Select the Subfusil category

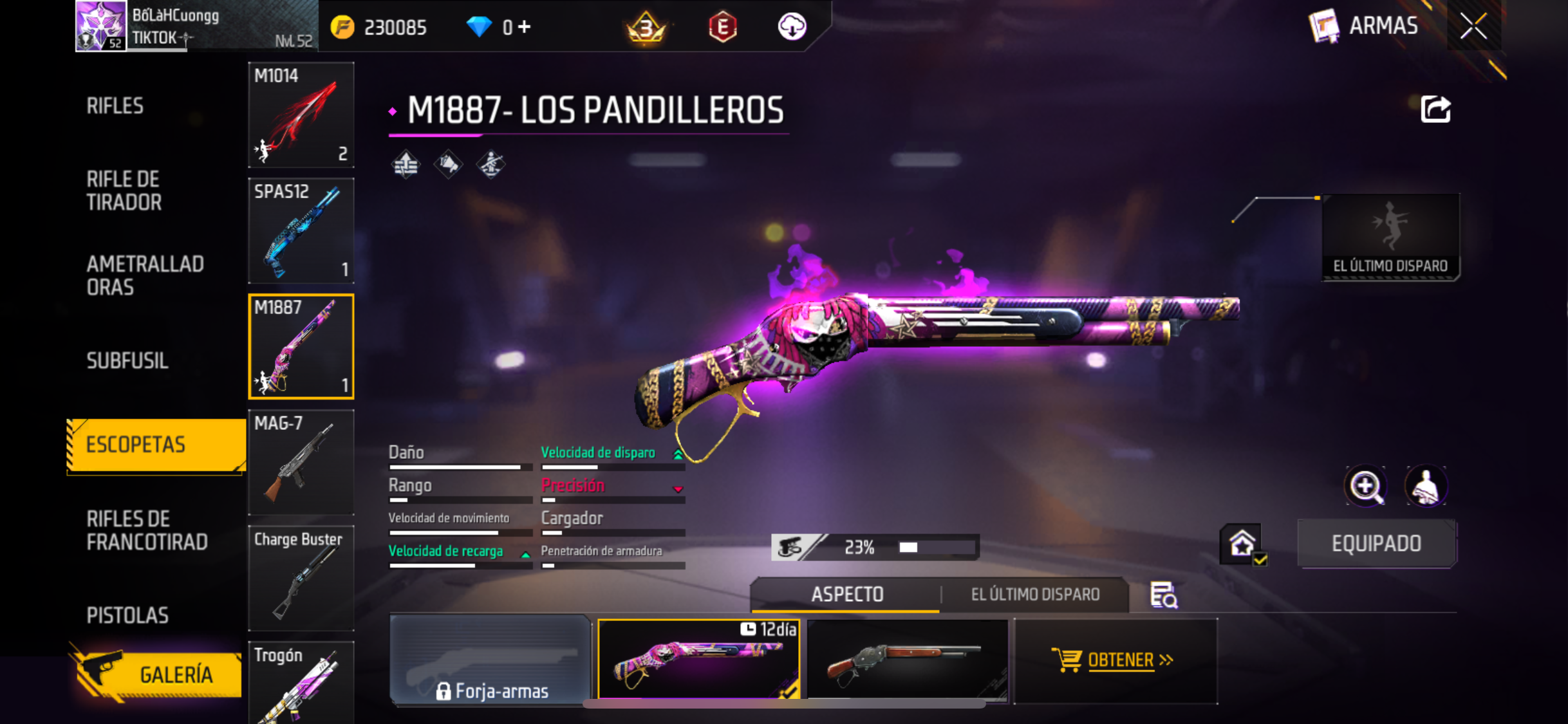[127, 360]
